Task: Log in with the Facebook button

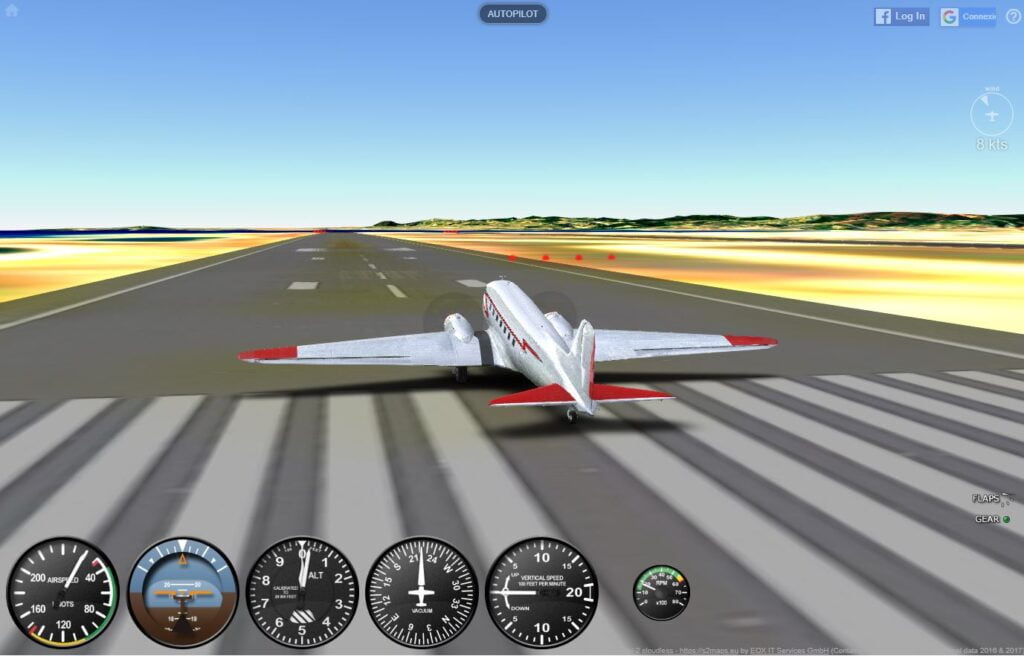Action: 901,16
